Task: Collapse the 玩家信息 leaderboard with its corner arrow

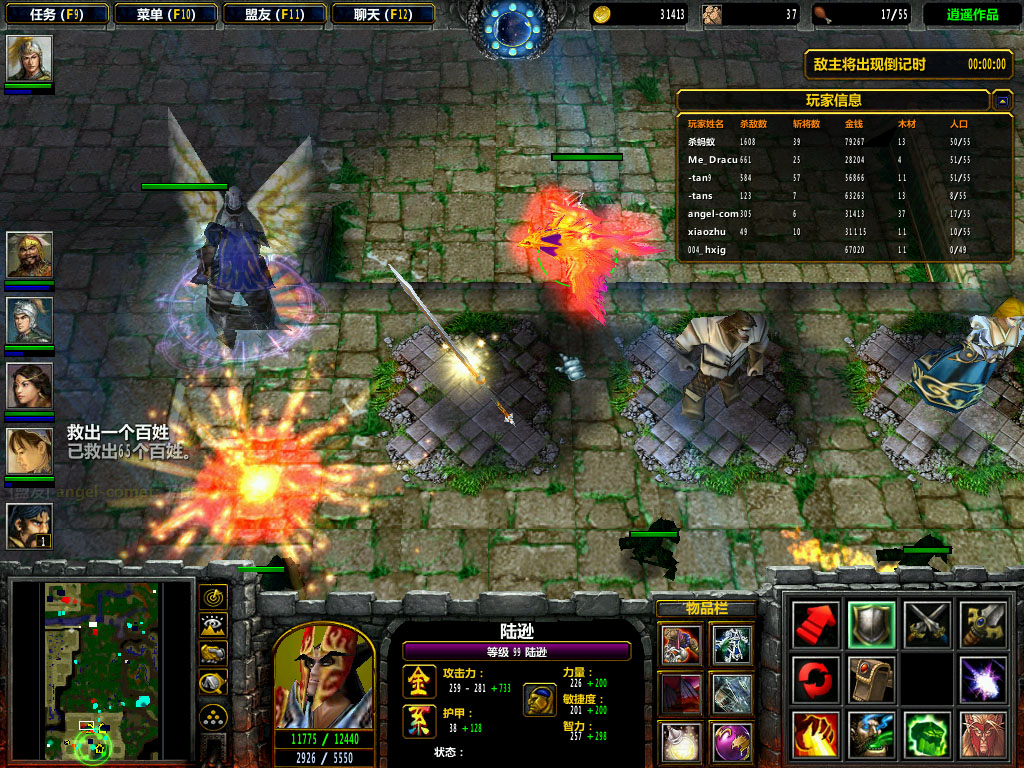Action: pos(1002,100)
